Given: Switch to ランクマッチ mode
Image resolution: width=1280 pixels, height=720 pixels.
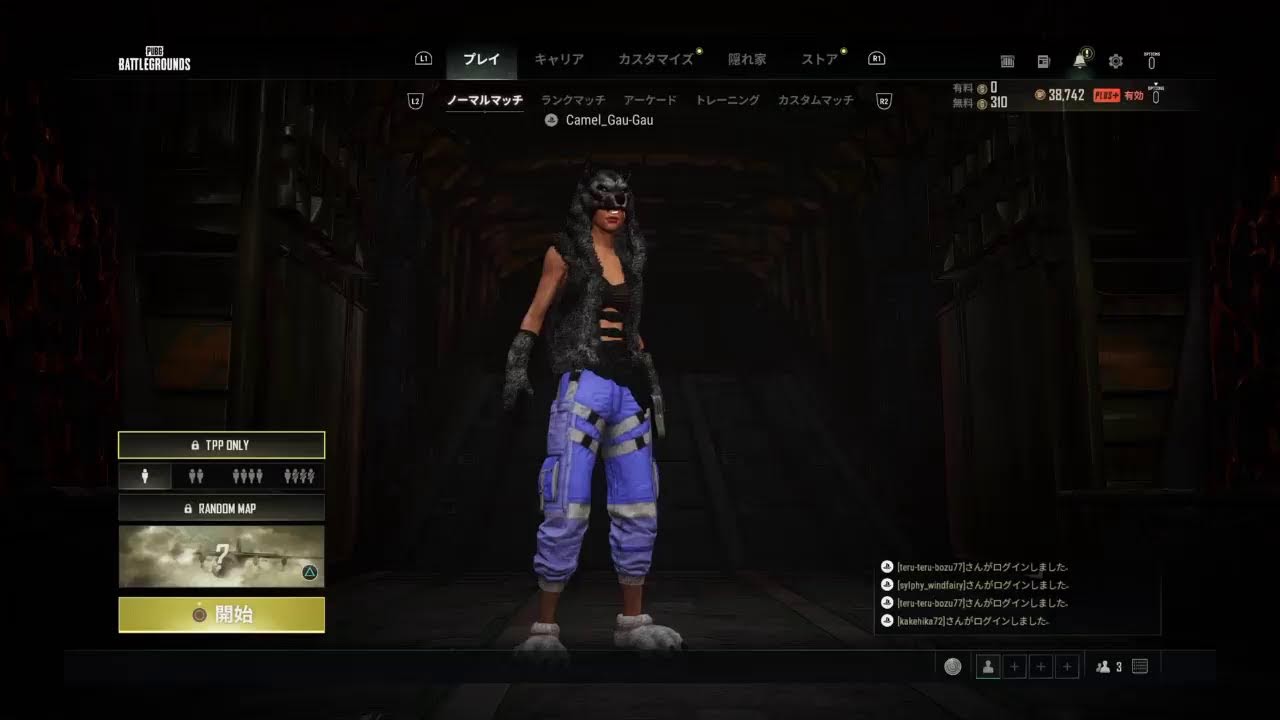Looking at the screenshot, I should click(573, 100).
